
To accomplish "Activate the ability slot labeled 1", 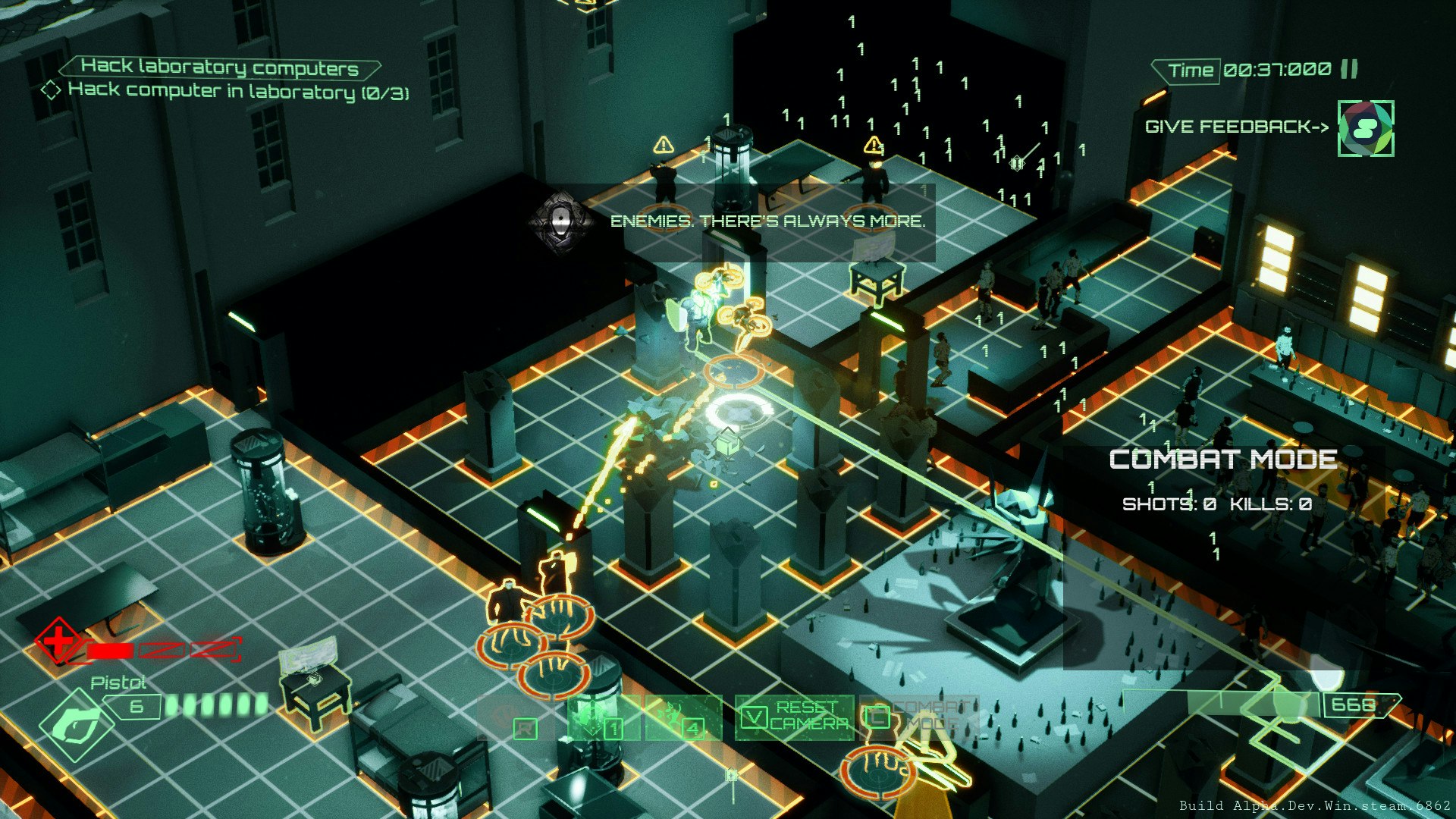I will click(604, 718).
